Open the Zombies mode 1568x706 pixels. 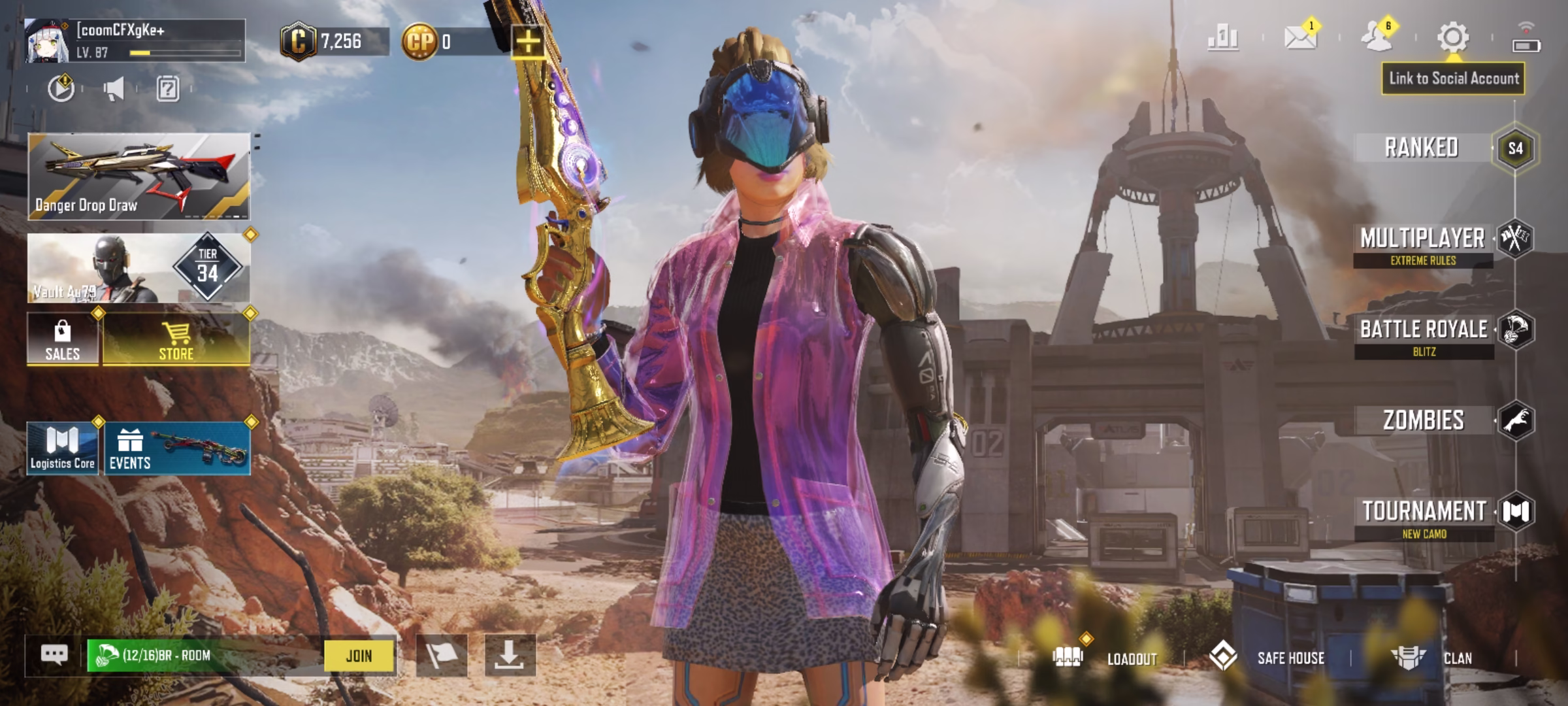(x=1424, y=420)
